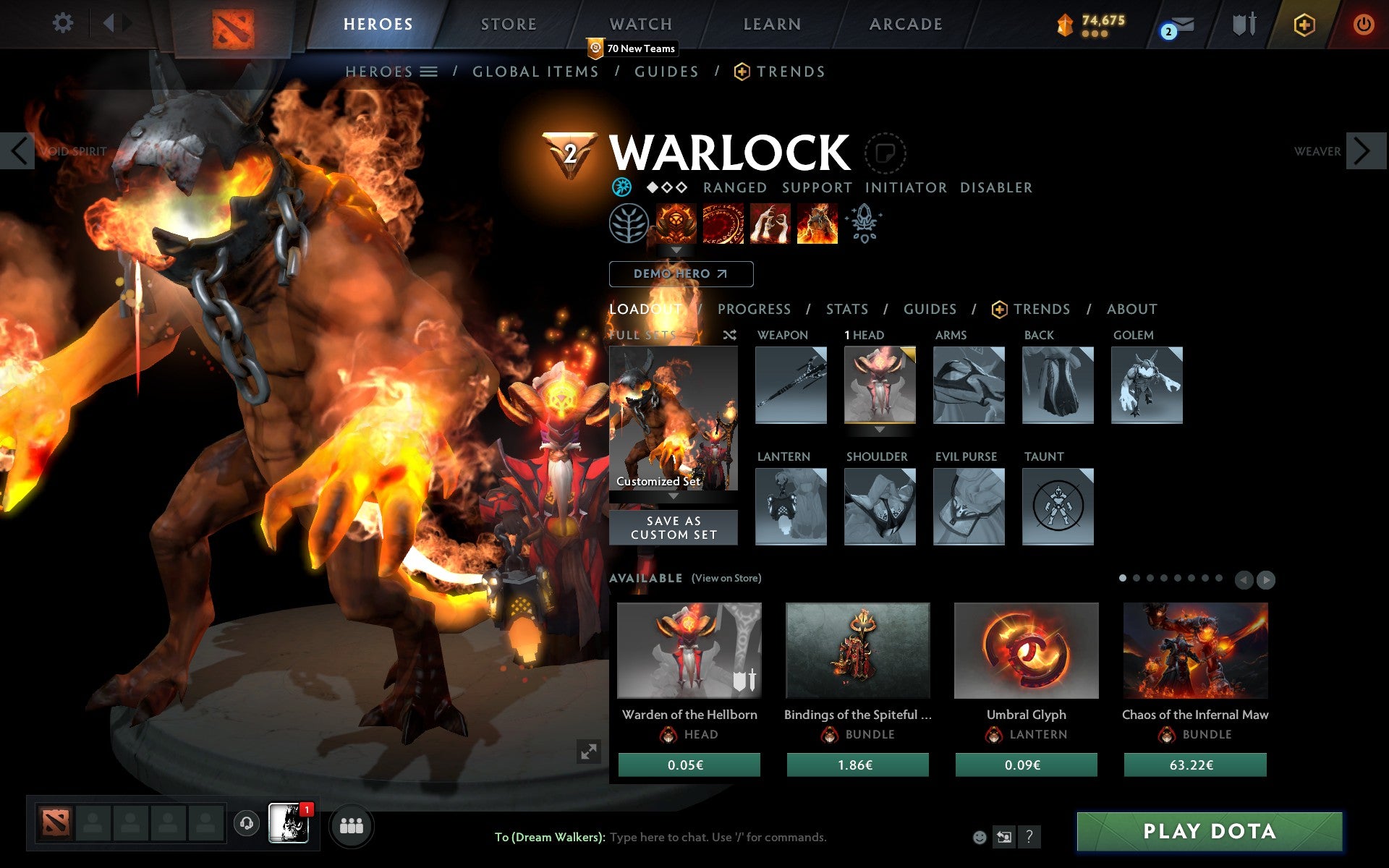Viewport: 1389px width, 868px height.
Task: Select the Umbral Glyph lantern thumbnail
Action: (x=1026, y=650)
